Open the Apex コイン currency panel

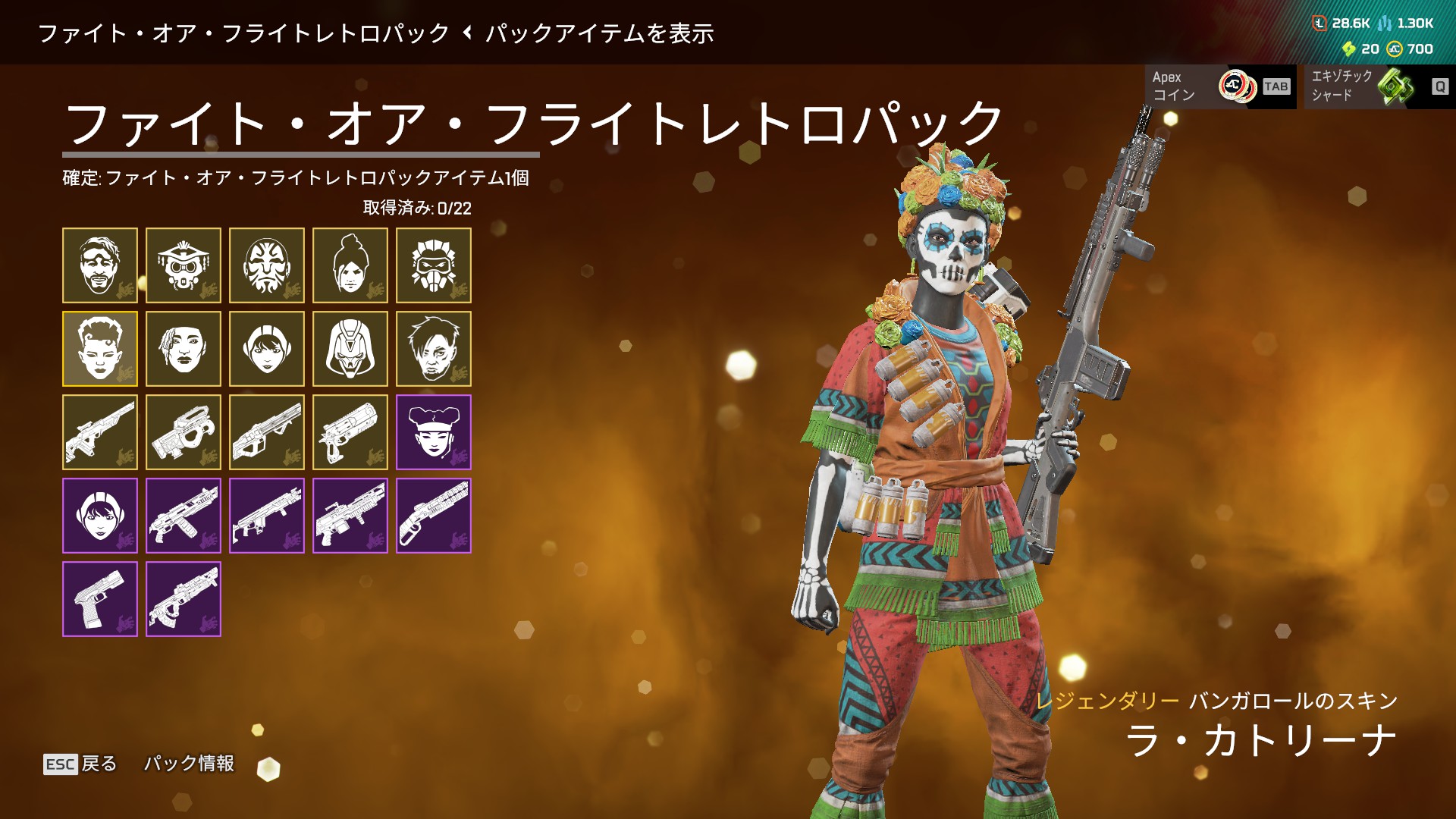click(1219, 86)
